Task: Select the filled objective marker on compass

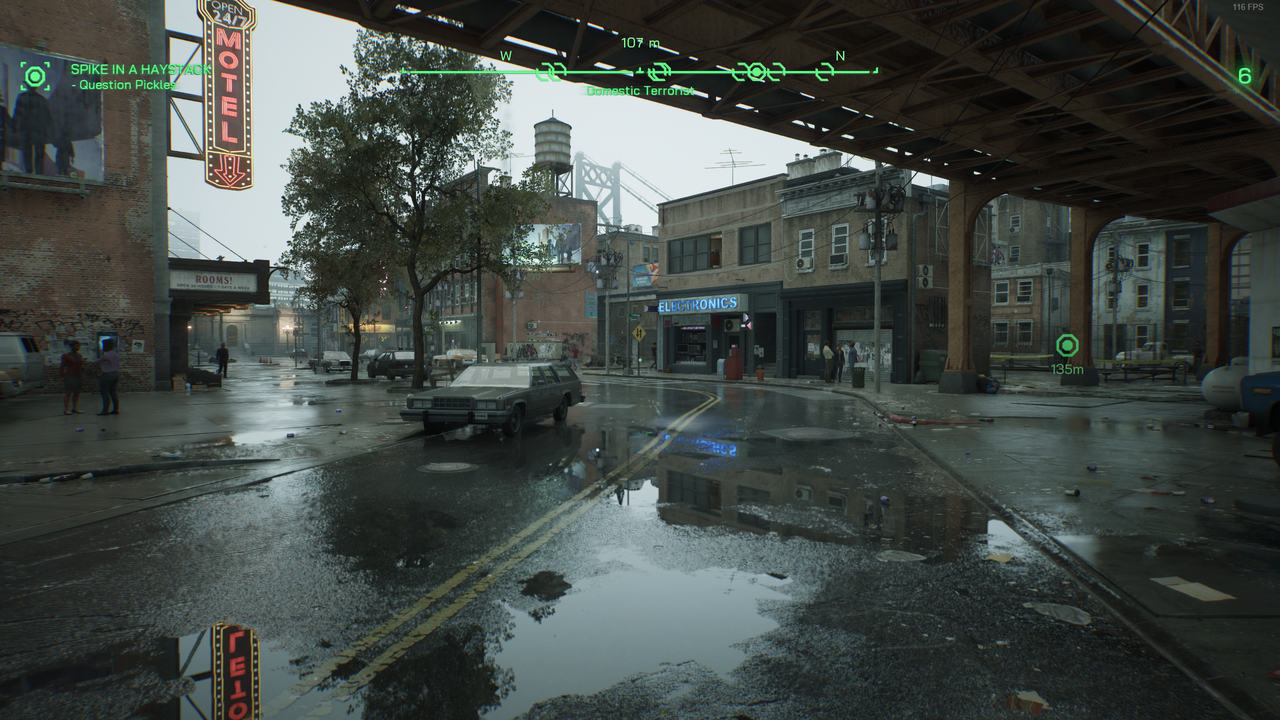Action: (756, 71)
